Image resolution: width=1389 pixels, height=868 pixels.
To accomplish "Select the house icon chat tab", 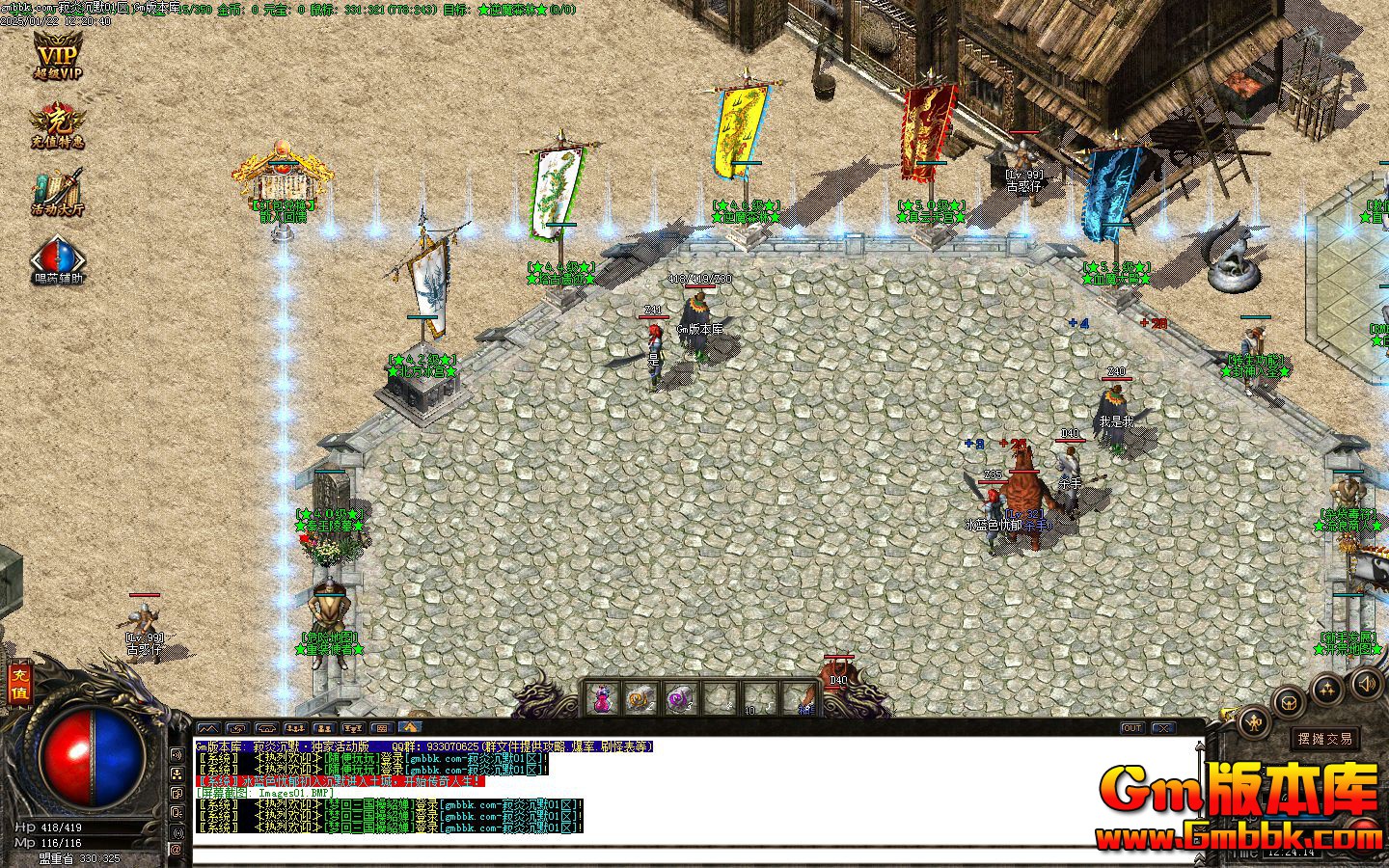I will 410,728.
